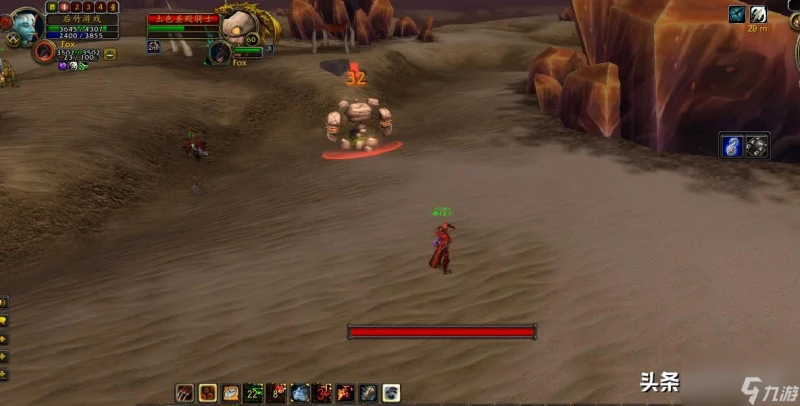Use the grey square ability beside blue swirl
Viewport: 800px width, 406px height.
(757, 145)
